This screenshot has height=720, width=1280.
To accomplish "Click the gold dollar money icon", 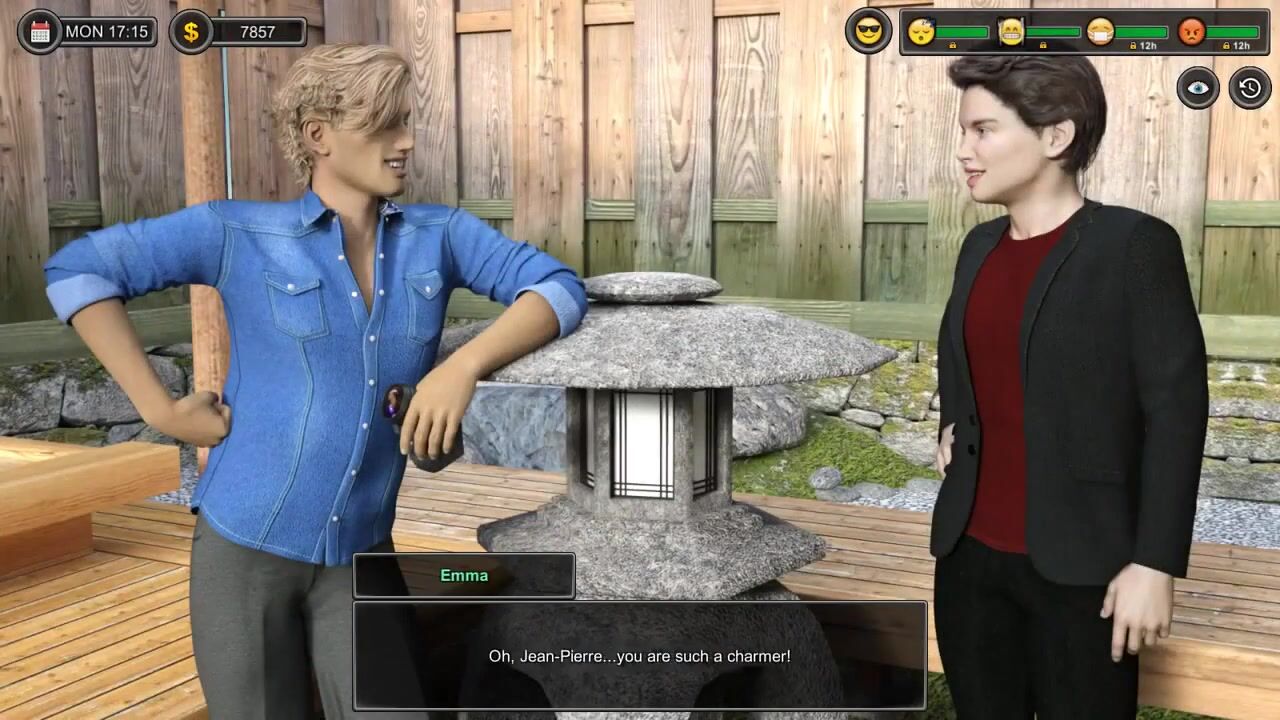I will click(191, 32).
